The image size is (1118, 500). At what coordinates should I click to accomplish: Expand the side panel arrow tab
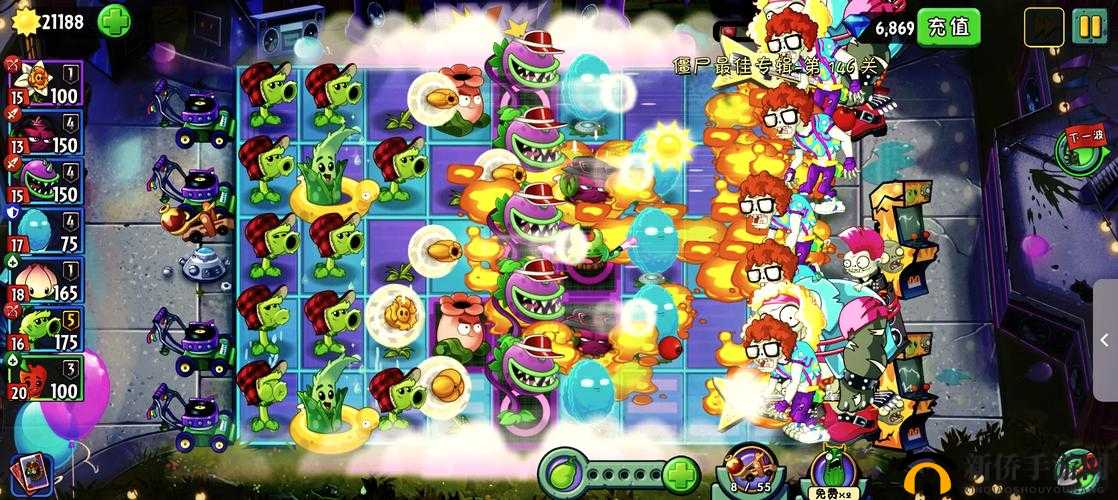click(1104, 338)
